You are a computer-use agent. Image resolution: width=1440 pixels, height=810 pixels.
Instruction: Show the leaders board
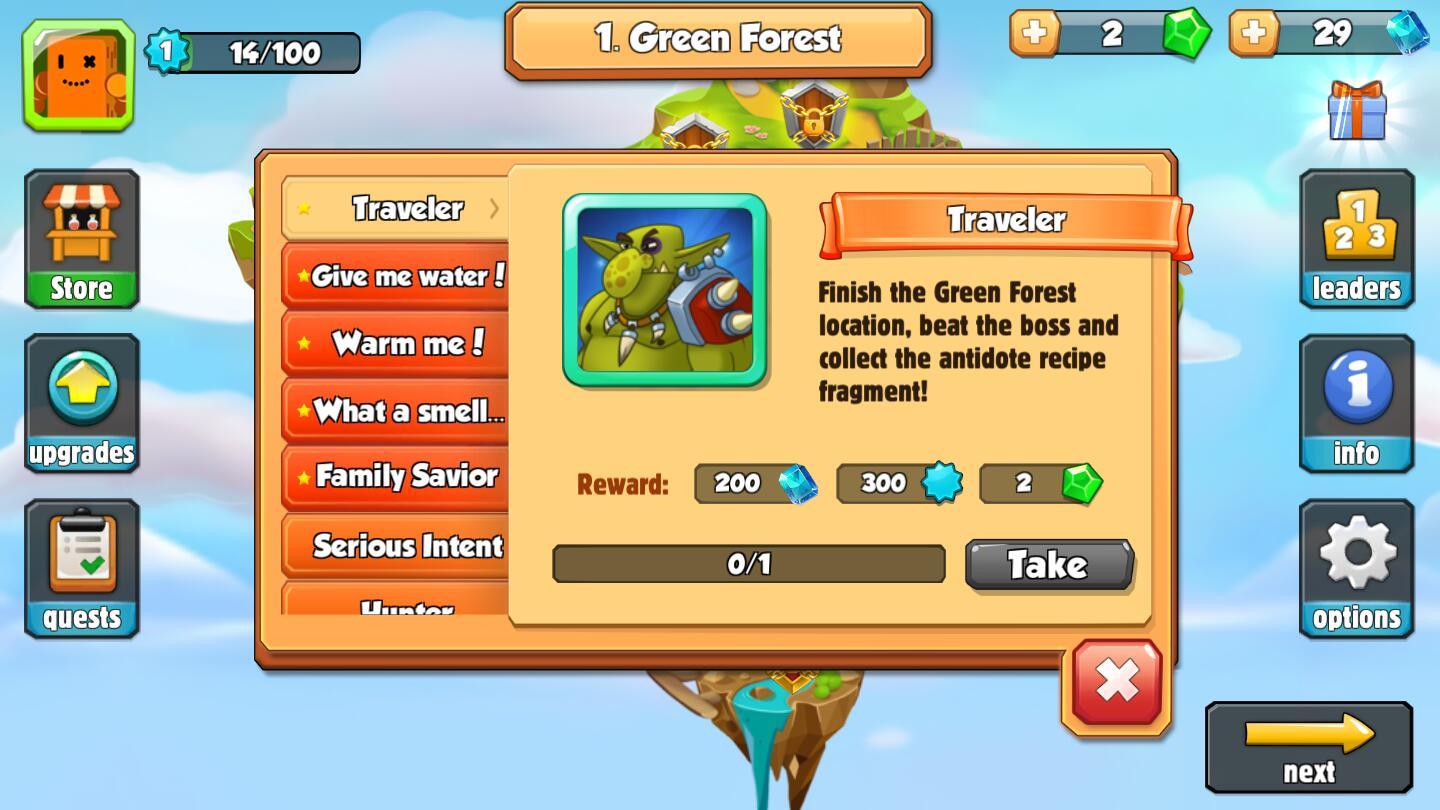coord(1356,239)
